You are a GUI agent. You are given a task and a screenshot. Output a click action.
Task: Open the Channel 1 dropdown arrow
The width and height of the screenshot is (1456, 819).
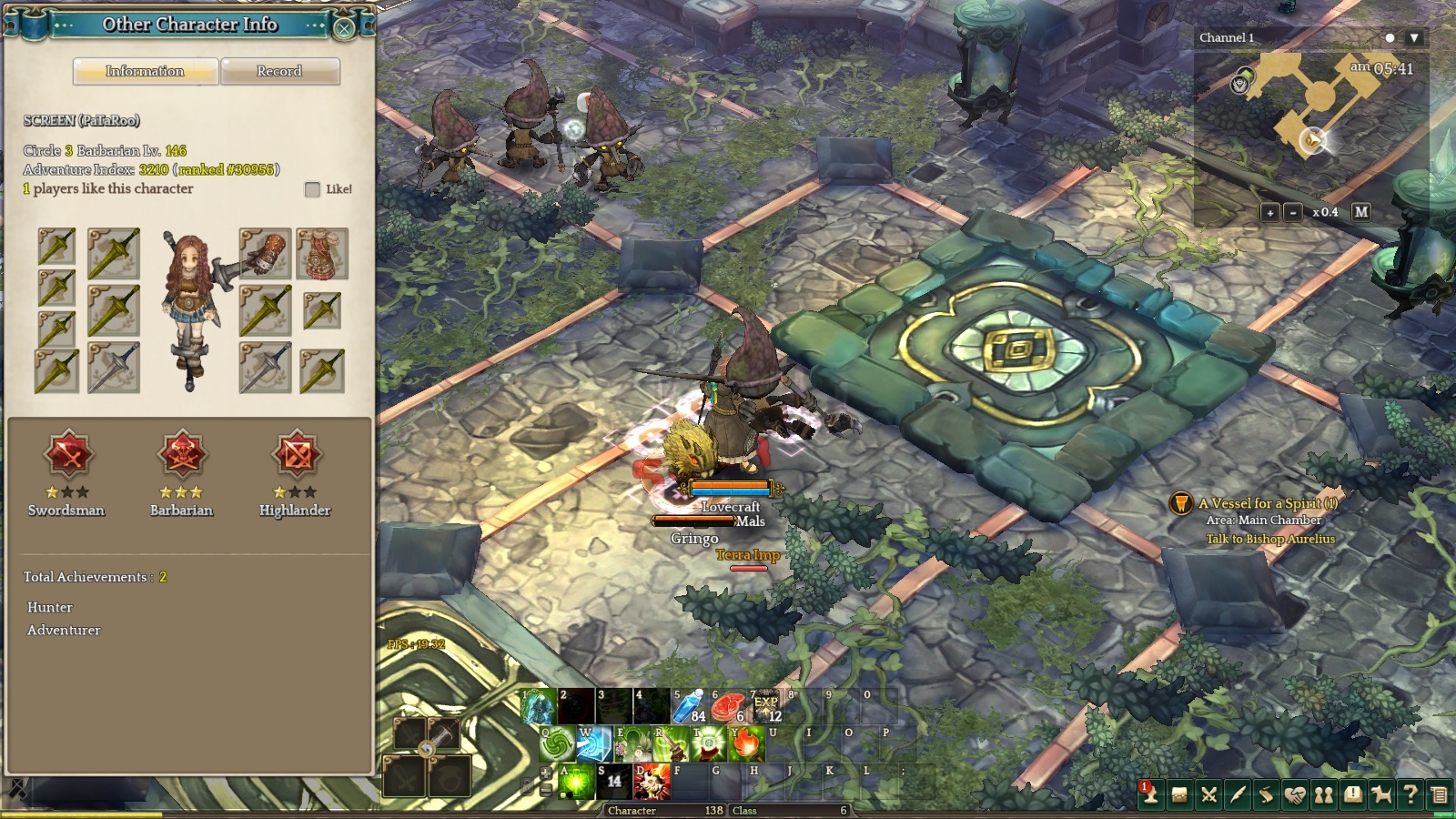tap(1413, 38)
